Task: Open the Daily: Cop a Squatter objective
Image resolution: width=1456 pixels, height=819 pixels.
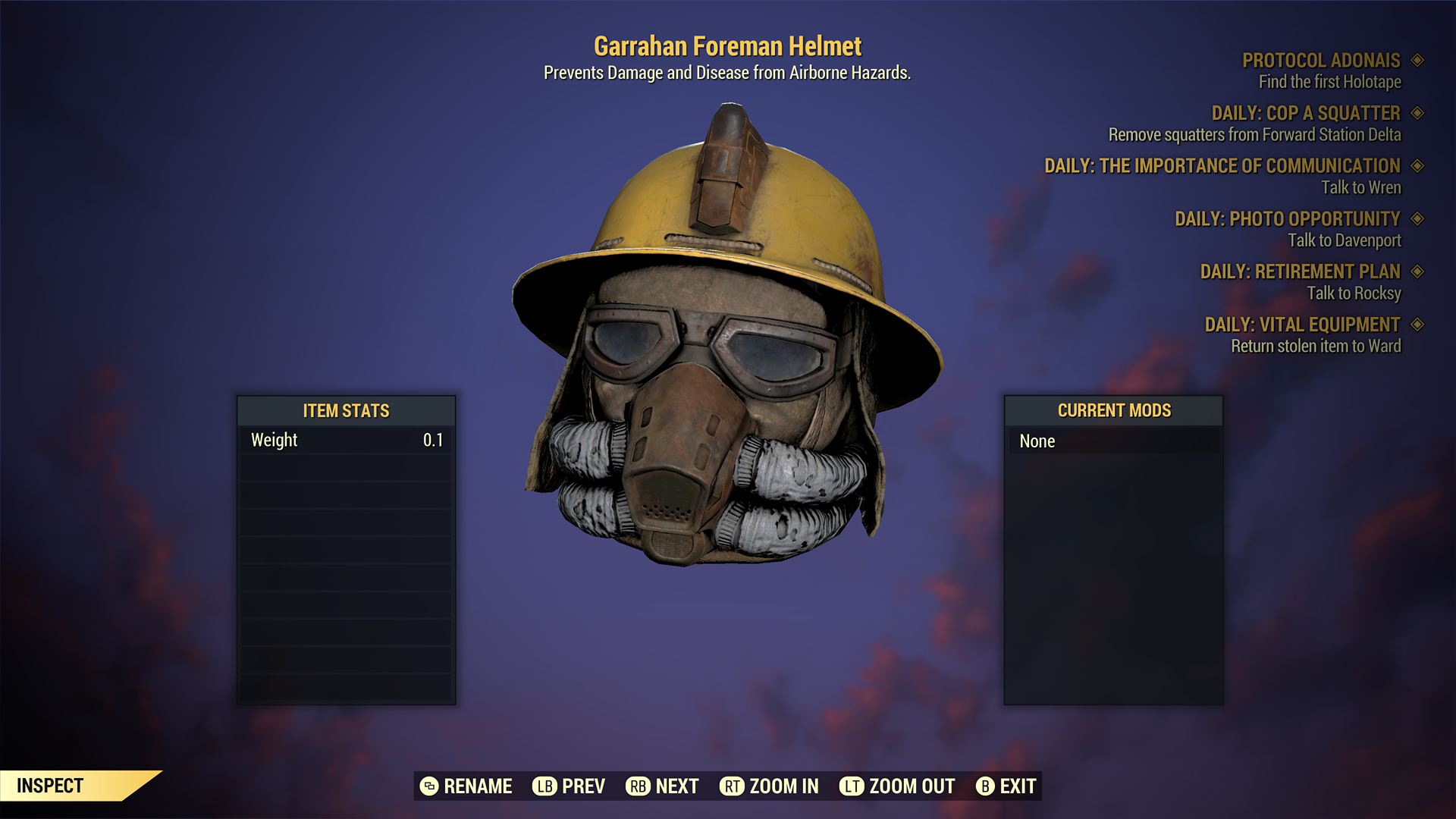Action: coord(1305,114)
